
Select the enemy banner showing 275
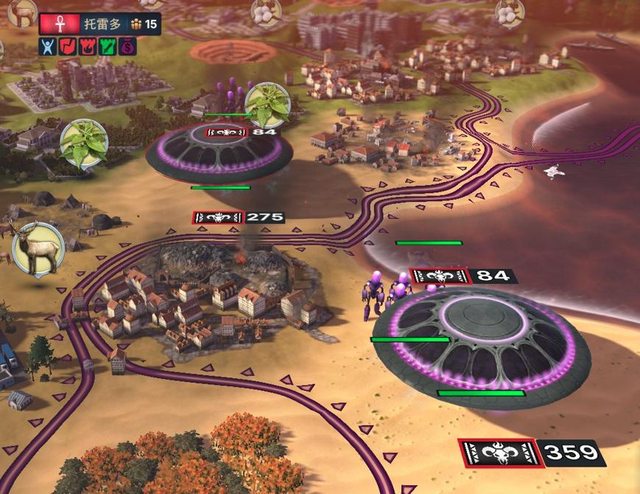238,216
